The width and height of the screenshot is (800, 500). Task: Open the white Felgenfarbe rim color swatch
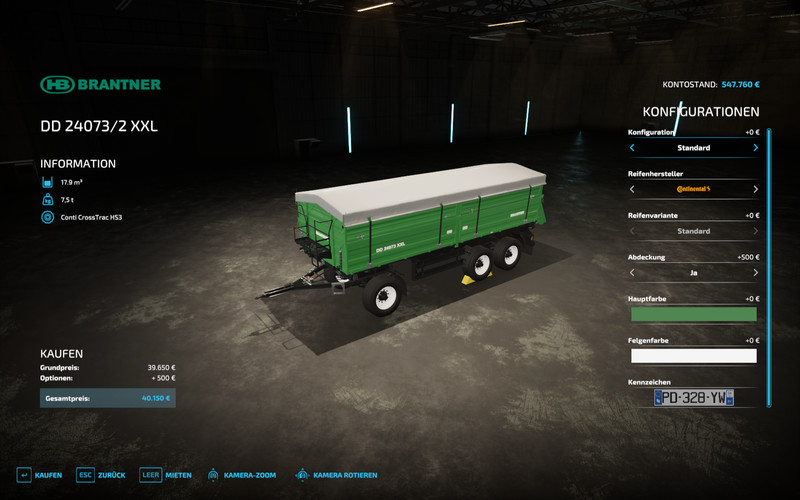693,355
